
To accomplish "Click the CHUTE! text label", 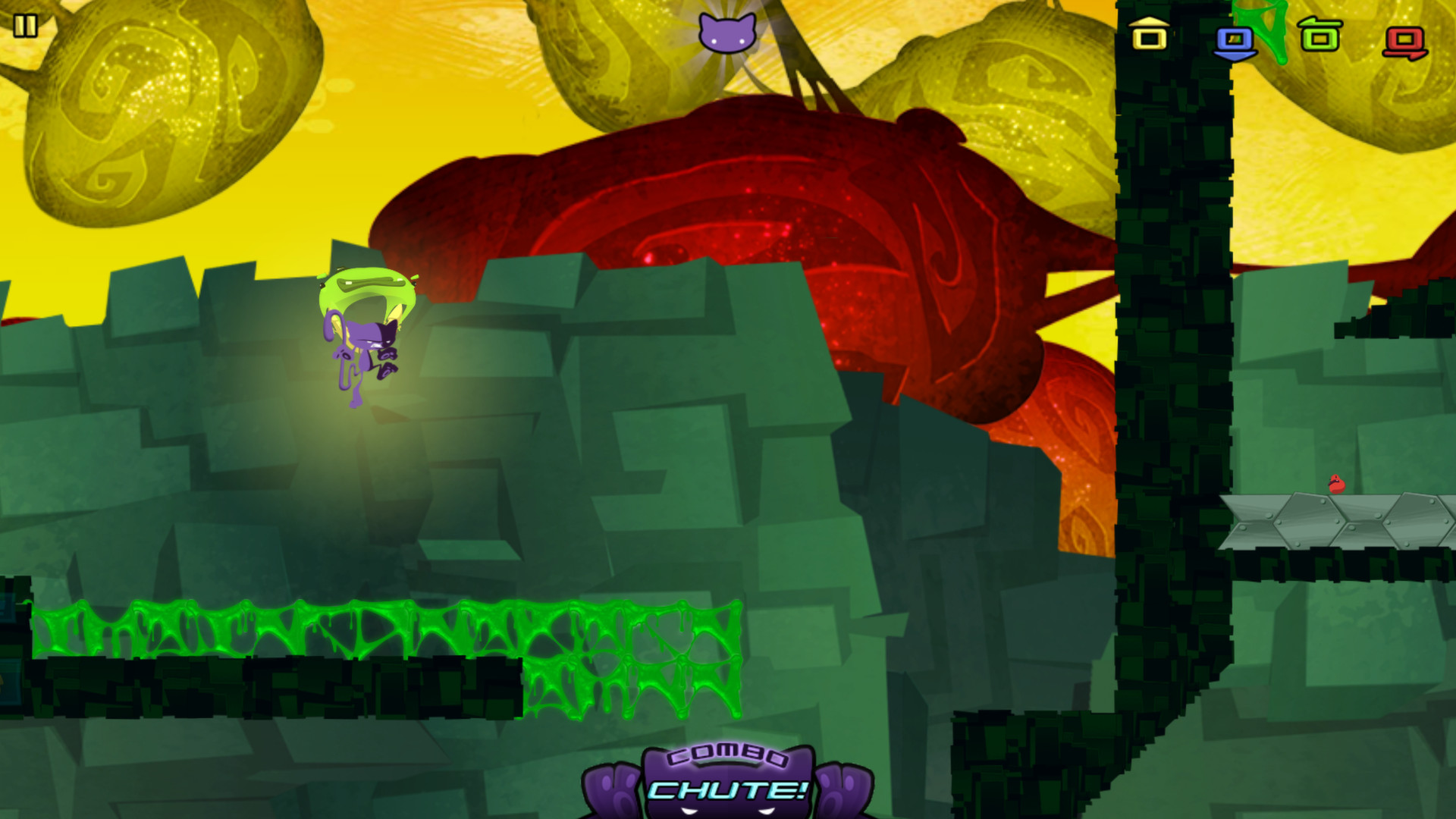I will coord(726,791).
